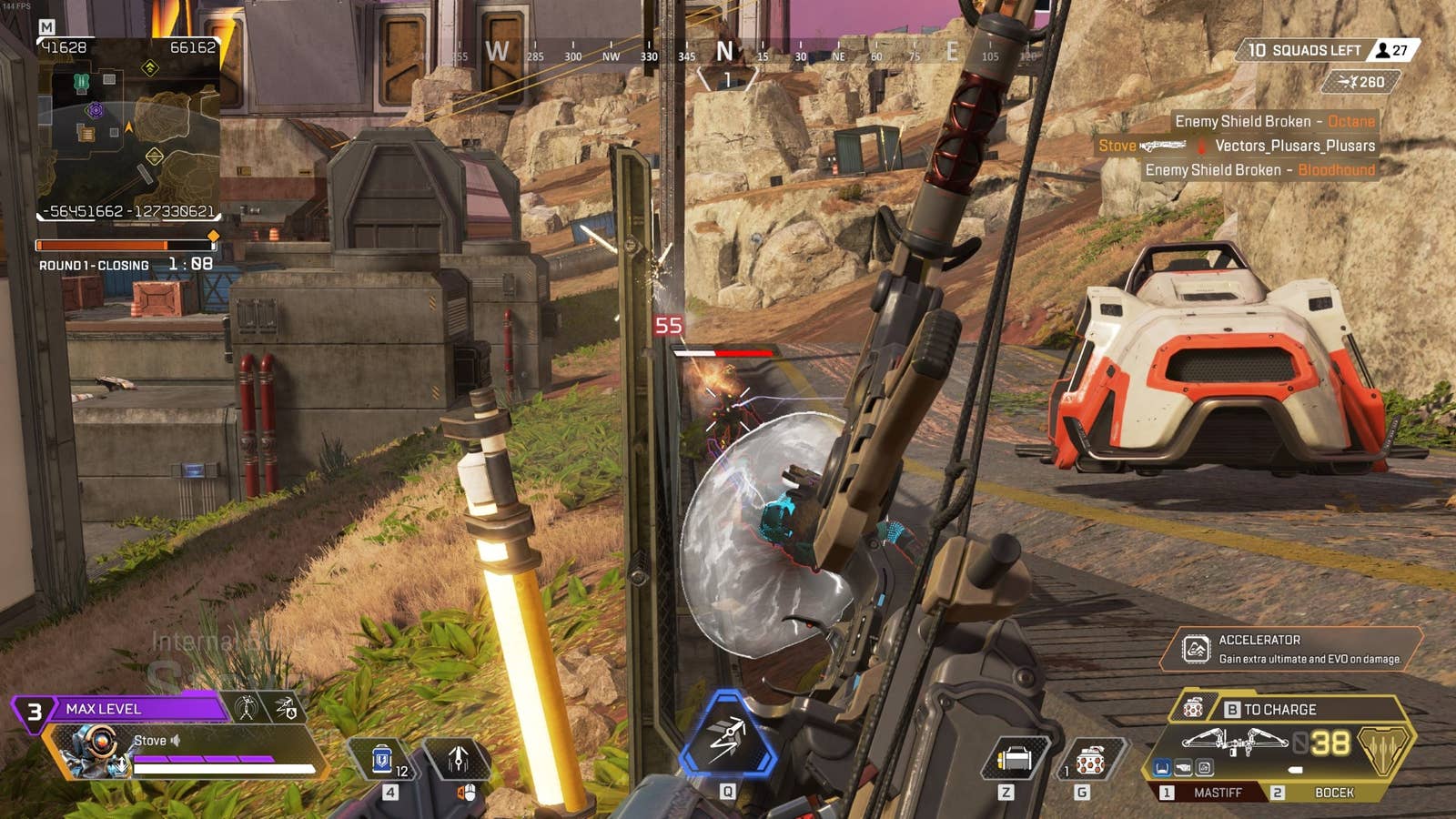This screenshot has width=1456, height=819.
Task: Open the minimap
Action: coord(127,127)
